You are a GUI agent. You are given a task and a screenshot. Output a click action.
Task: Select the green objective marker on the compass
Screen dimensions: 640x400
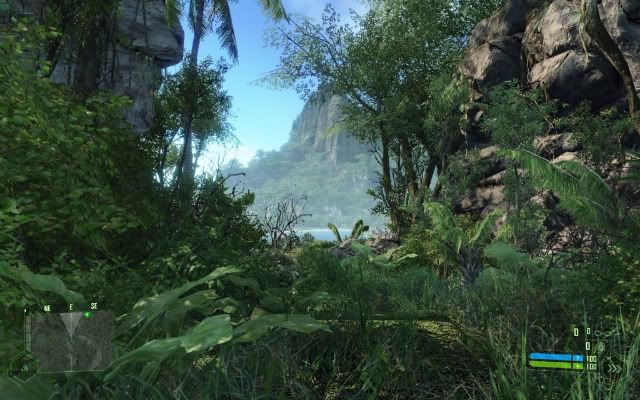tap(87, 314)
